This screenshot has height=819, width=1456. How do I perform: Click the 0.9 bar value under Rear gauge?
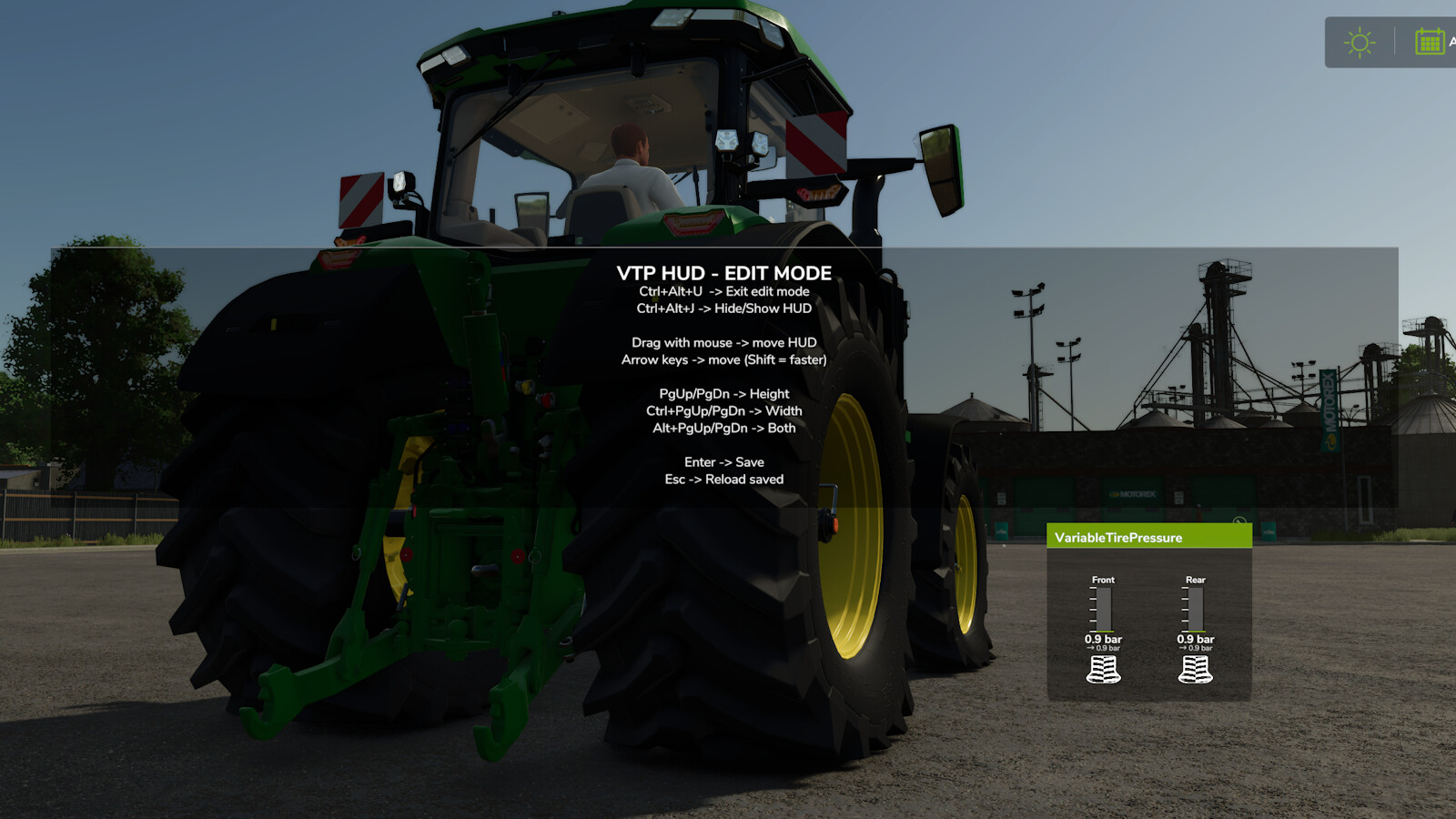tap(1197, 639)
